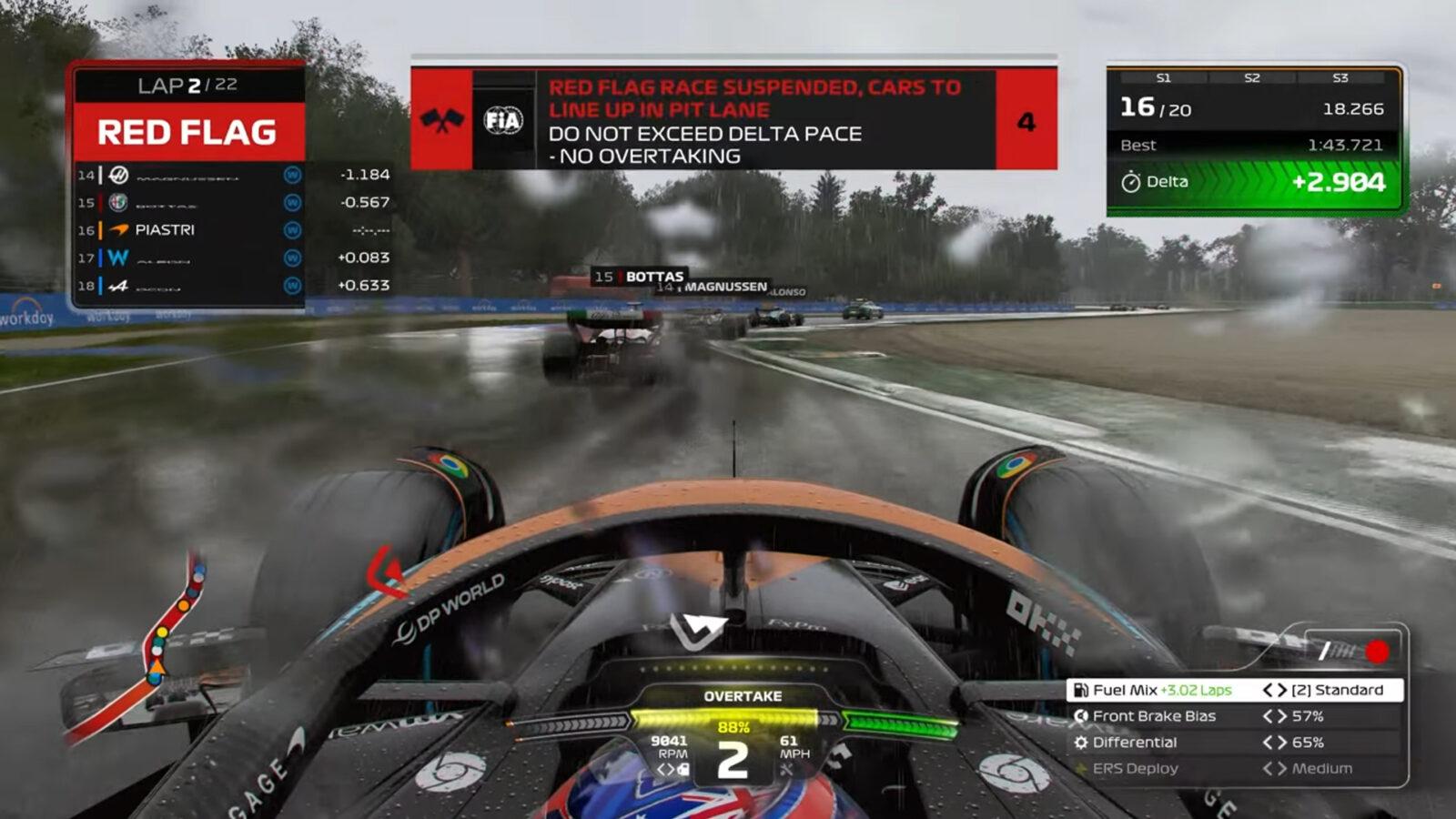Viewport: 1456px width, 819px height.
Task: Click the crossed red flags icon
Action: tap(443, 119)
